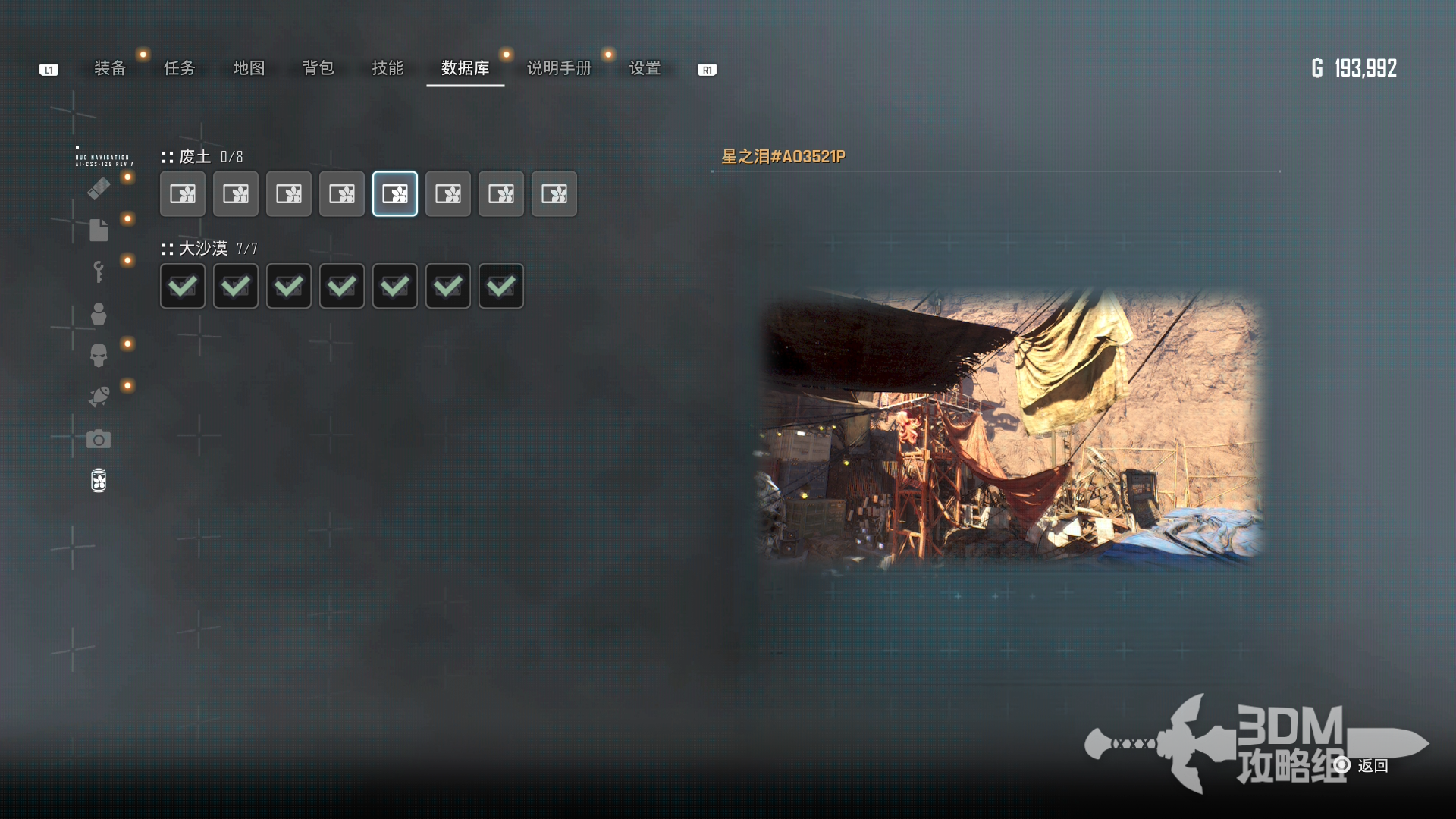Switch to the 任务 missions tab
Screen dimensions: 1456x819
pyautogui.click(x=180, y=68)
